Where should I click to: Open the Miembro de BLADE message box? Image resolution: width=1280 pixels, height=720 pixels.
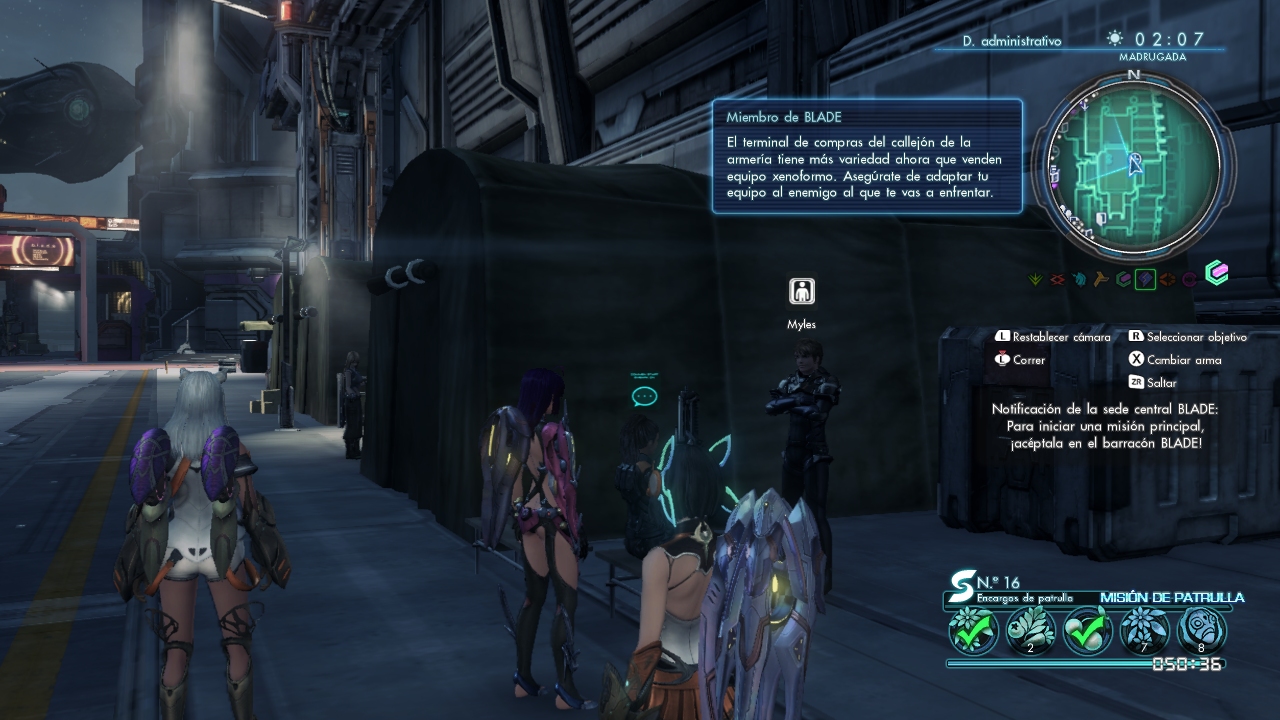(867, 156)
